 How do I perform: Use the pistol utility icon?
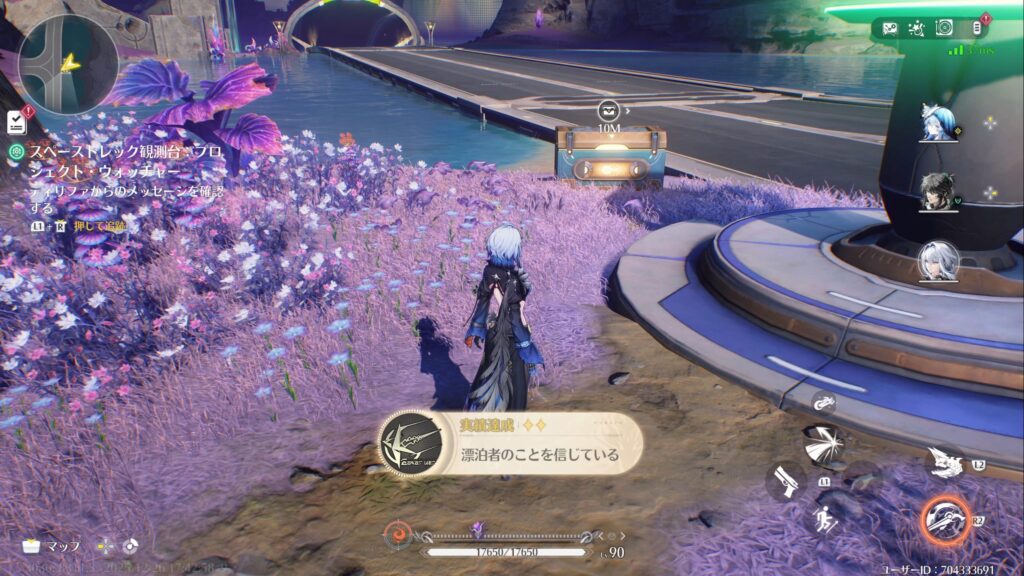787,481
